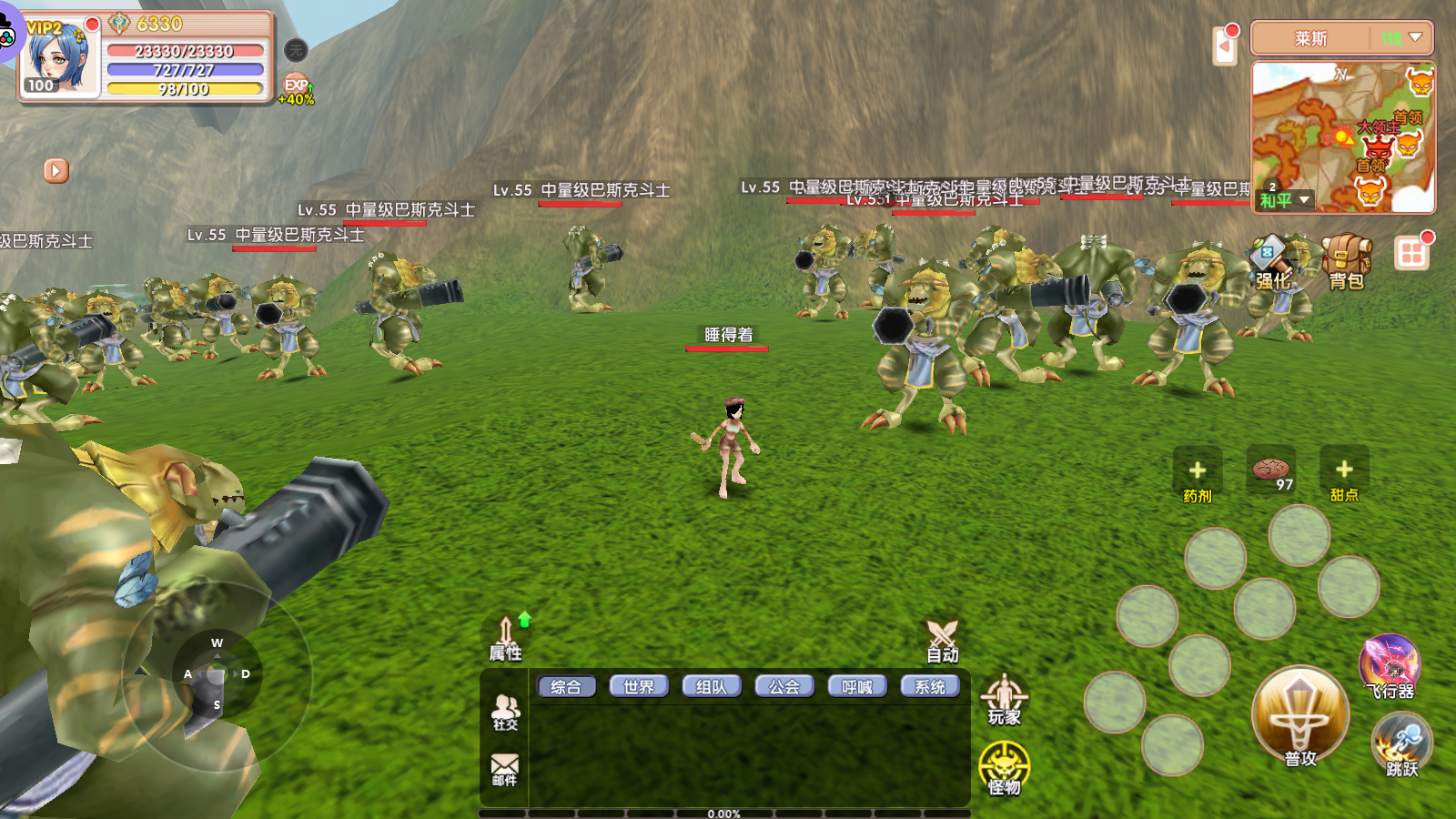Show the 系统 system chat tab

tap(930, 687)
